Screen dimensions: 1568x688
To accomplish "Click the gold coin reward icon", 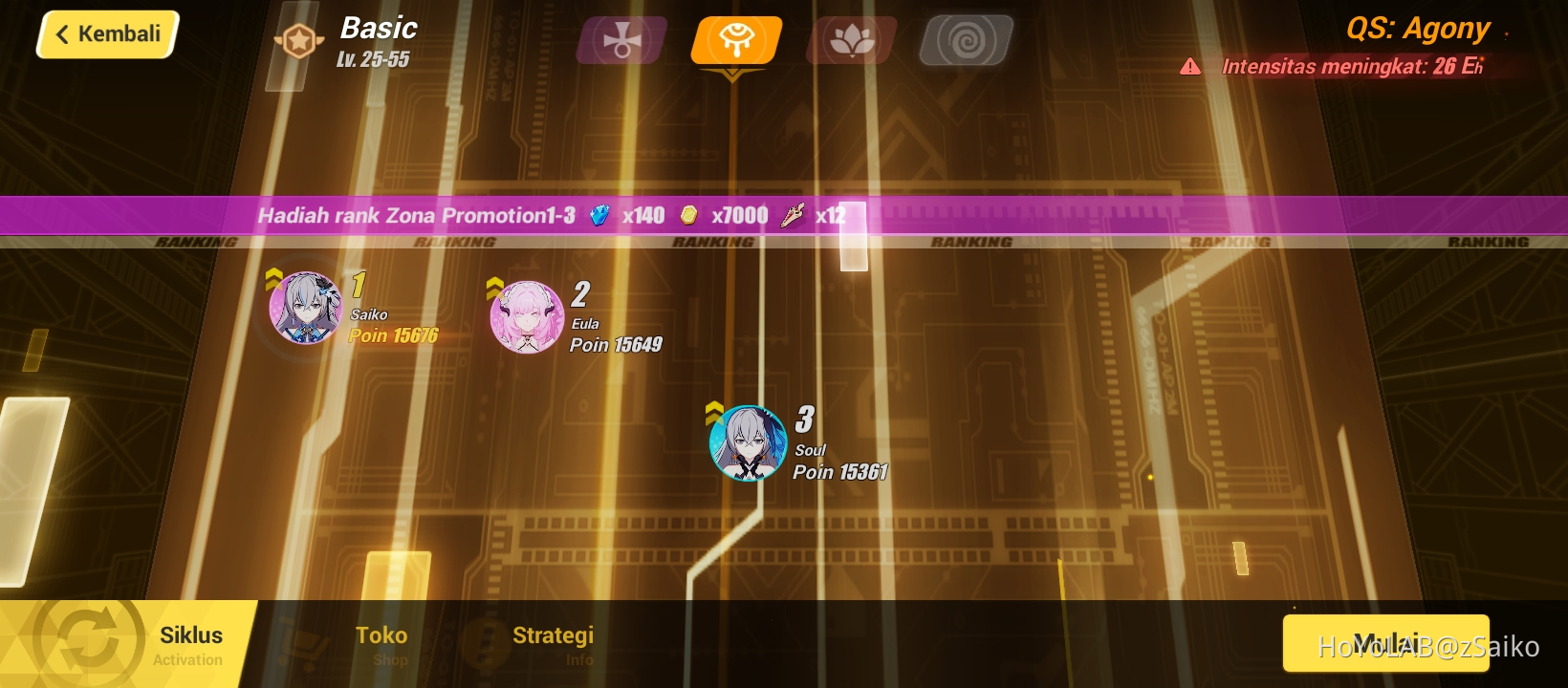I will (690, 216).
